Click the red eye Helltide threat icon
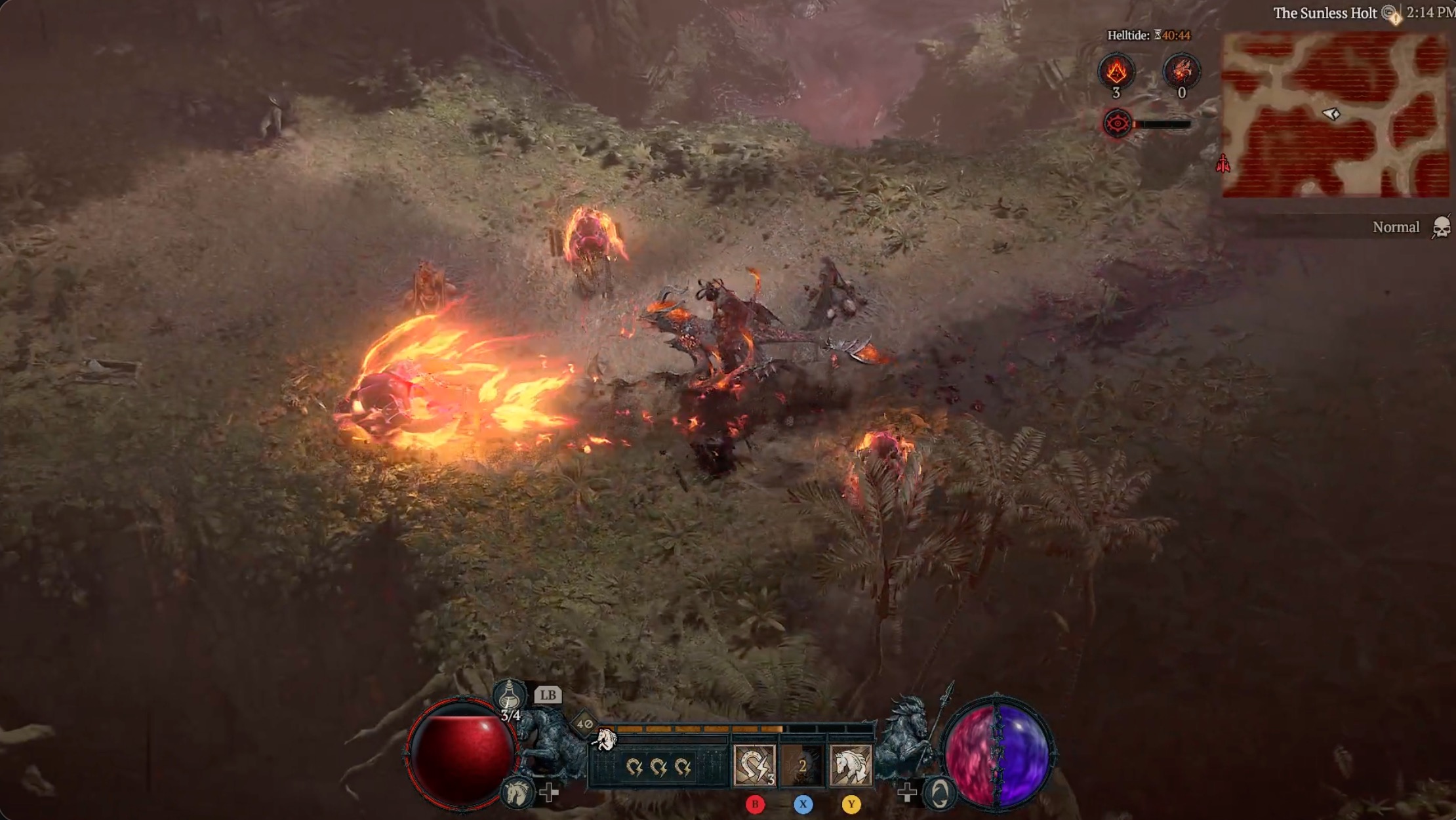1456x820 pixels. coord(1117,123)
